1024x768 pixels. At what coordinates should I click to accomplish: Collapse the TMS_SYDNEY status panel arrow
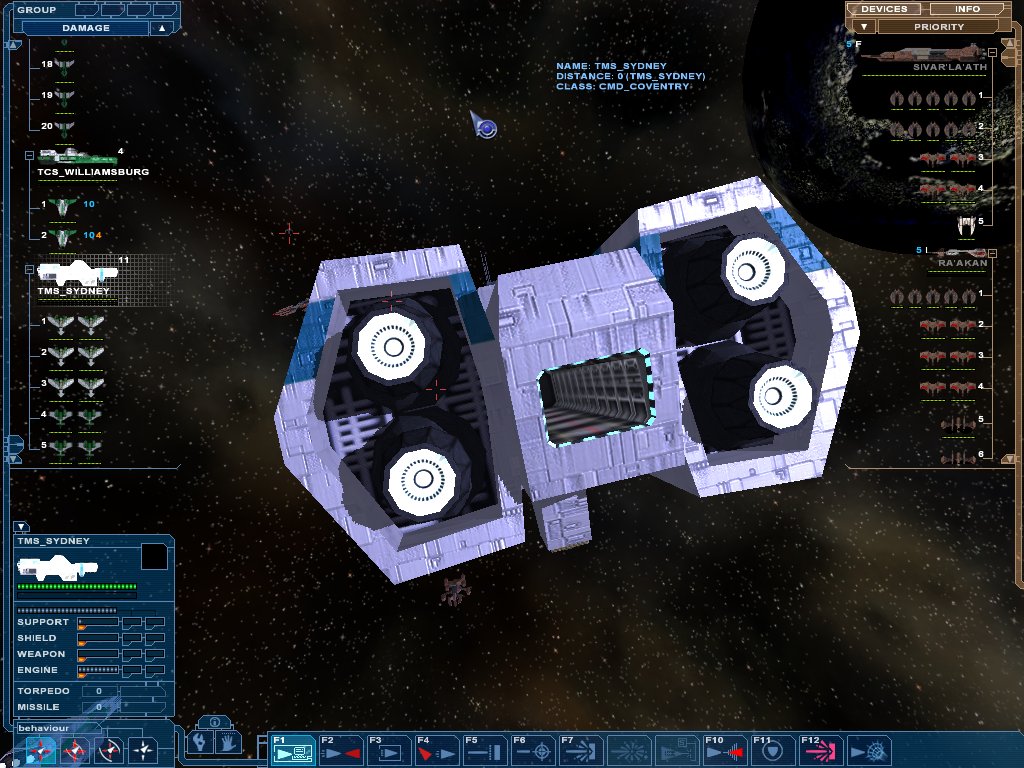coord(21,527)
